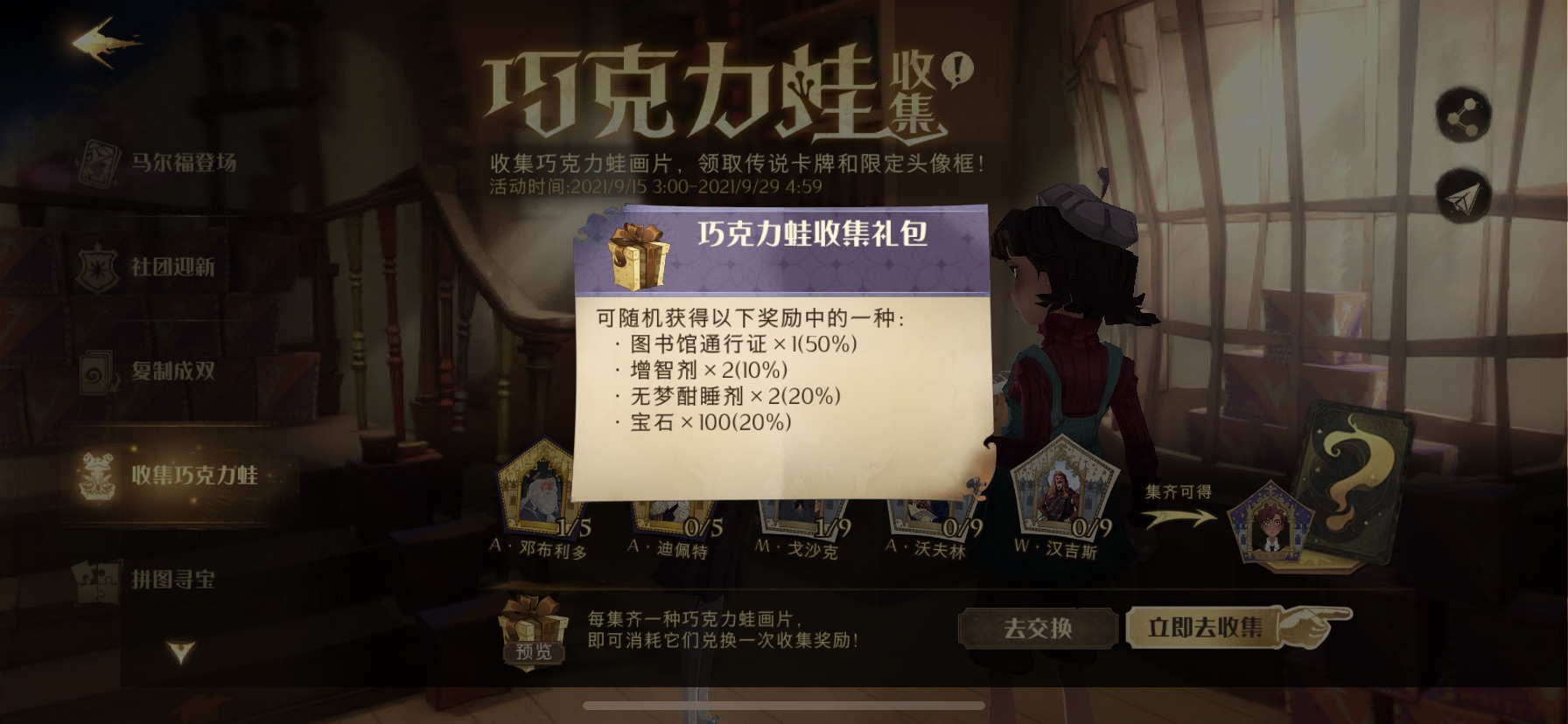The width and height of the screenshot is (1568, 724).
Task: Click the gift box on the reward popup
Action: tap(636, 257)
